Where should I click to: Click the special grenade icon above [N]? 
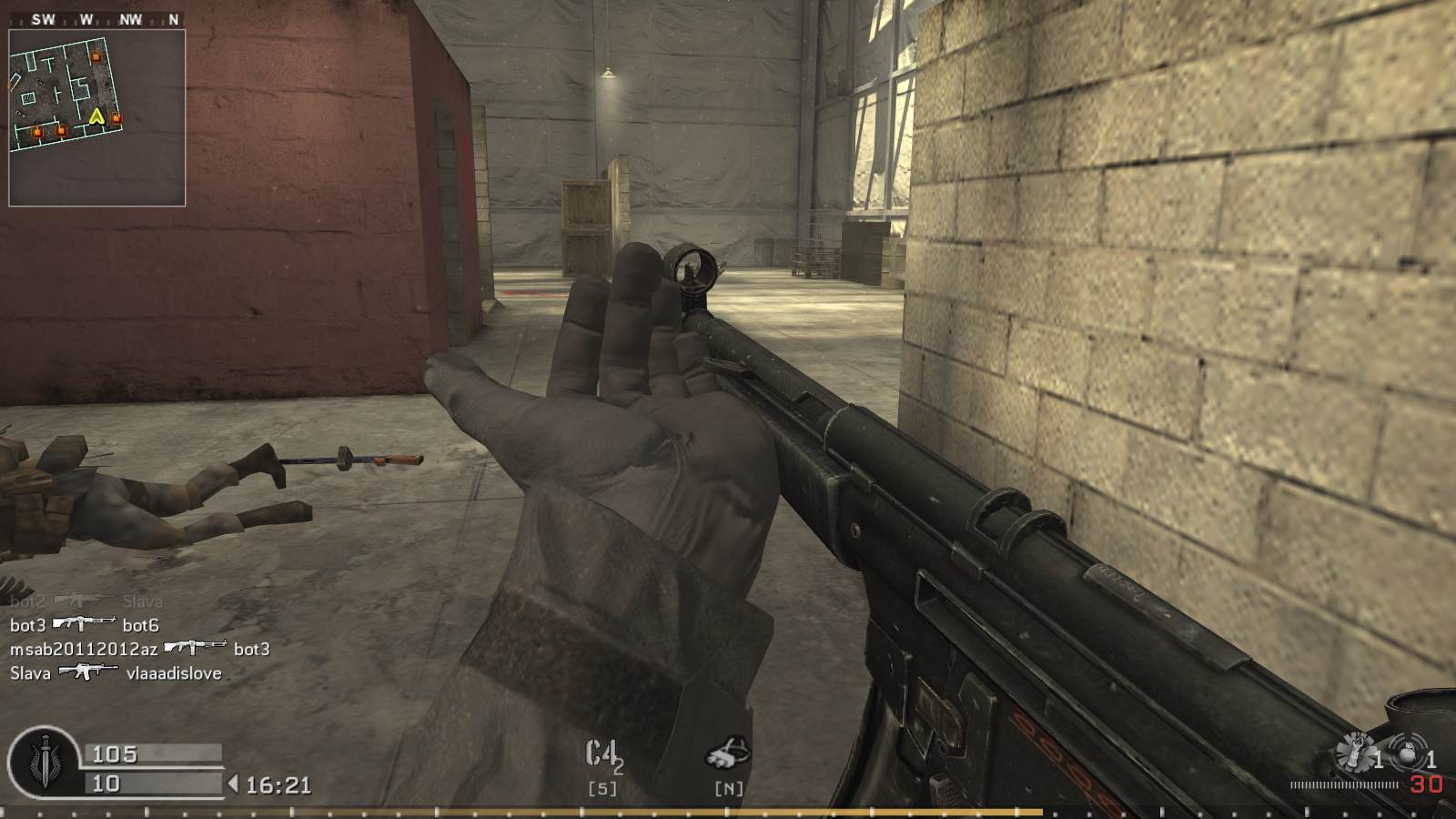pos(726,749)
